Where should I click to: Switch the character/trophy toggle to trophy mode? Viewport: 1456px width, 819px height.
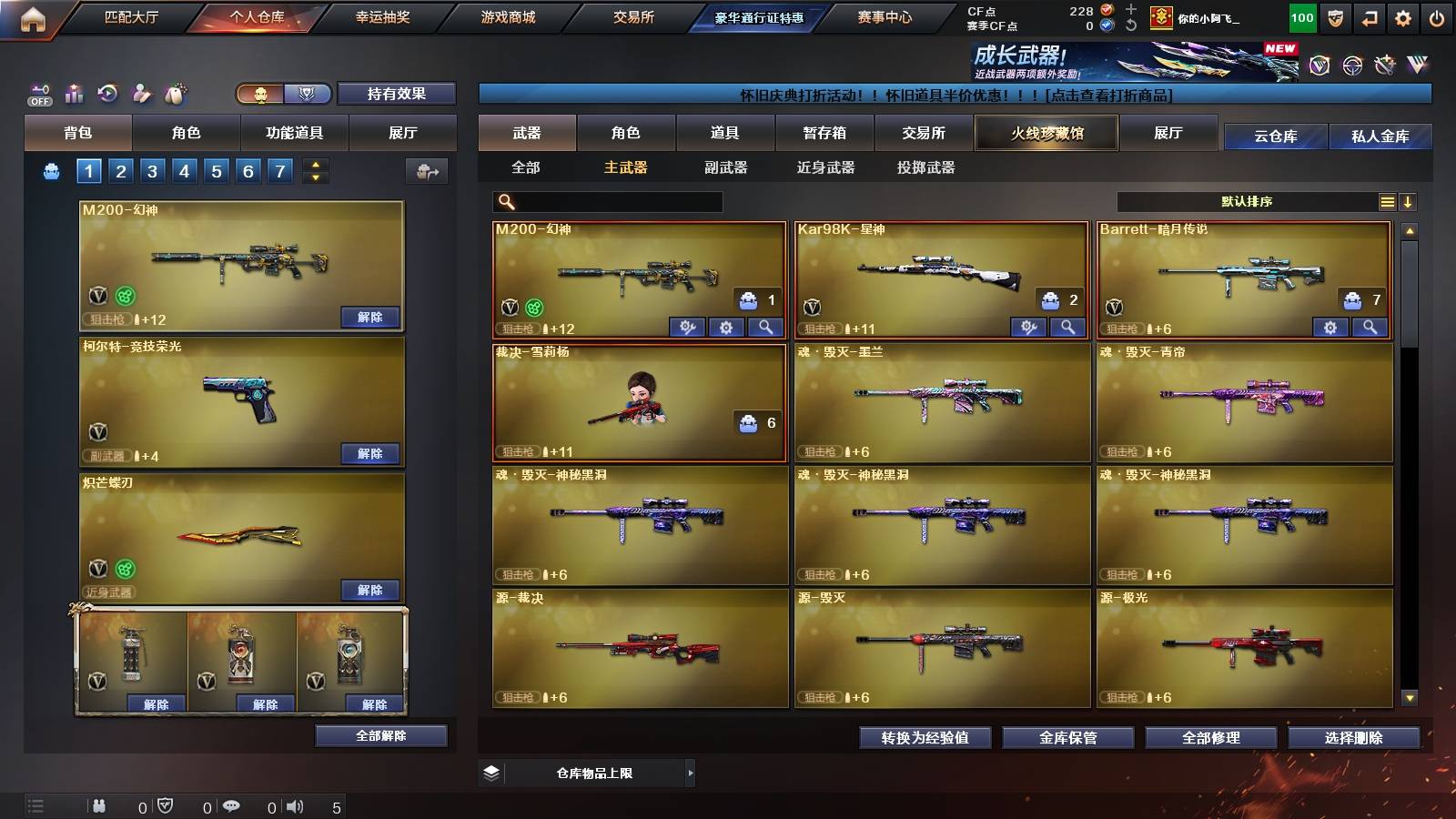[308, 94]
